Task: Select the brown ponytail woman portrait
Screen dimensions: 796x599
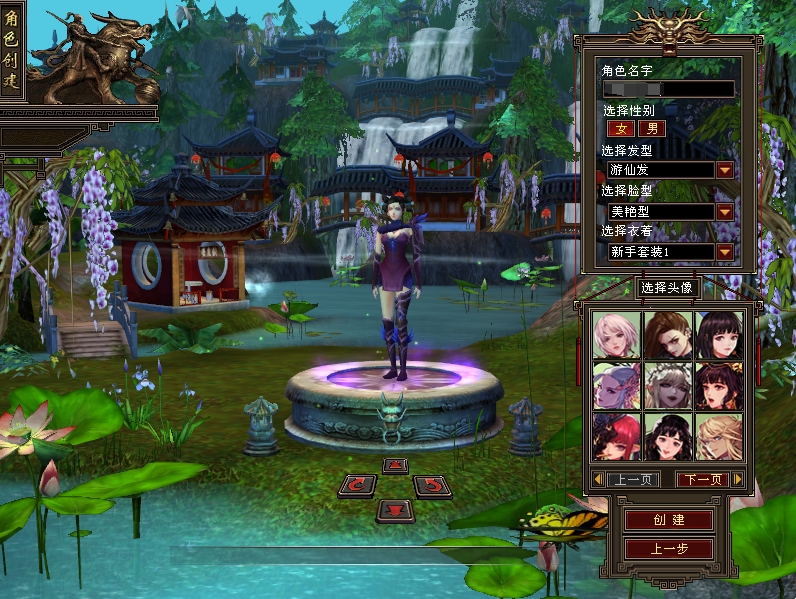Action: pos(667,335)
